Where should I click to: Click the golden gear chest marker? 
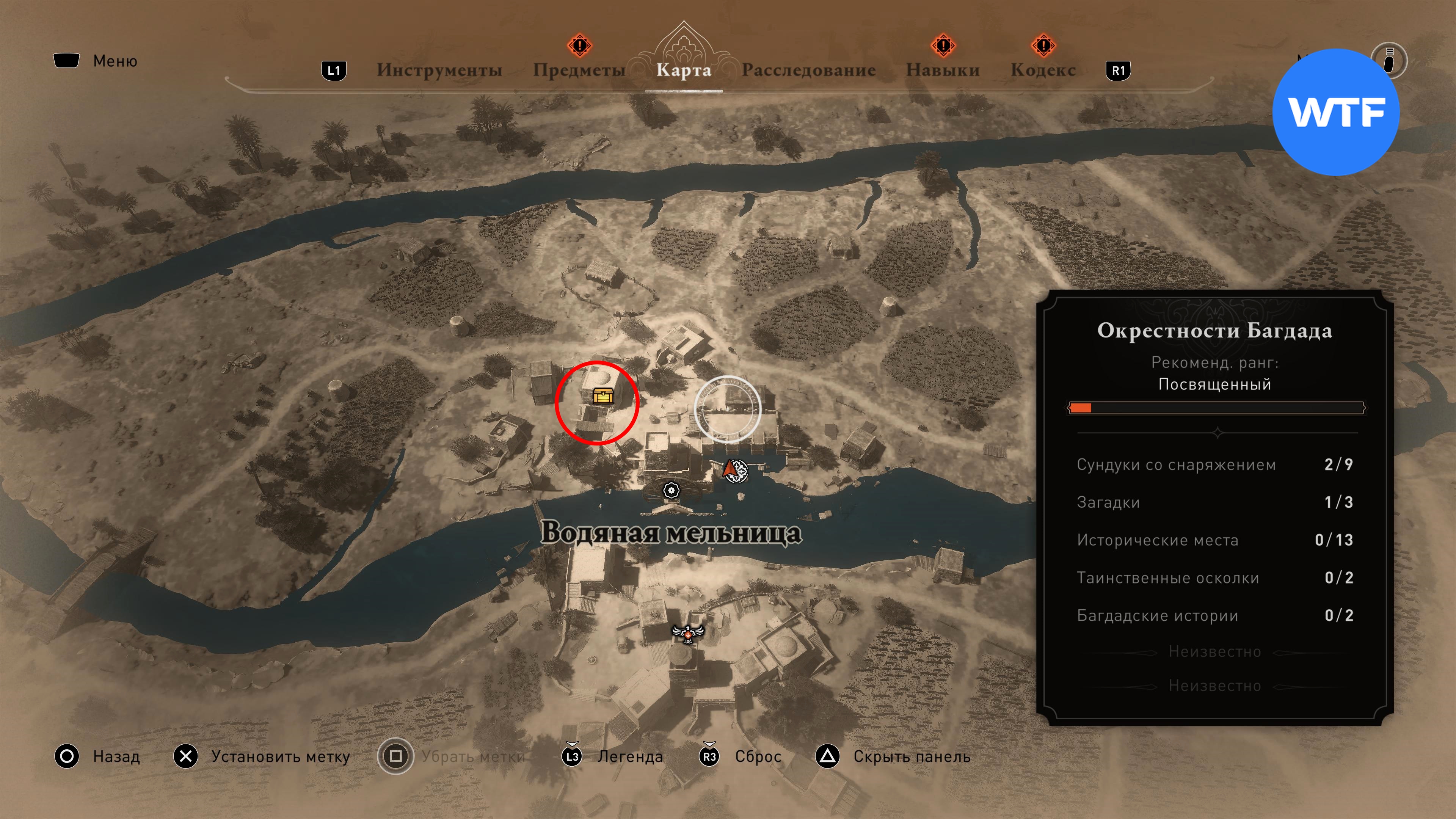(x=603, y=395)
